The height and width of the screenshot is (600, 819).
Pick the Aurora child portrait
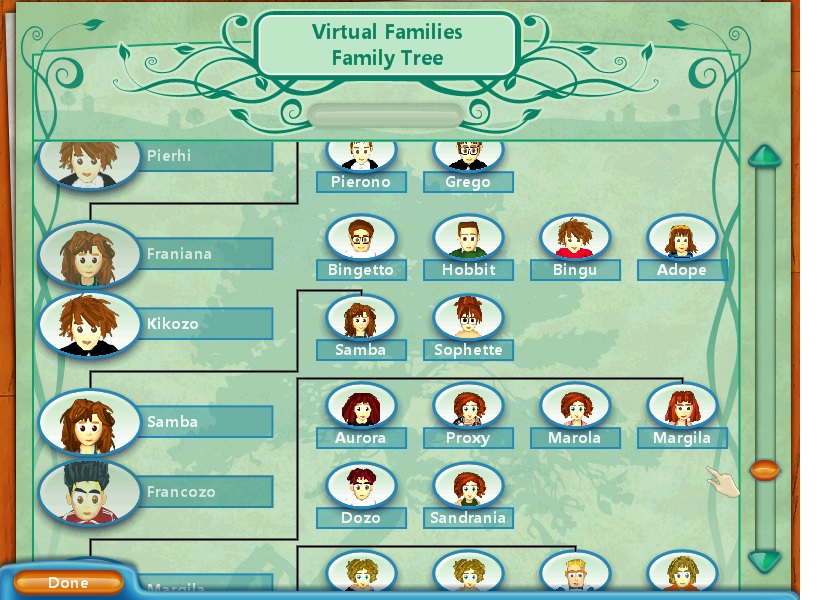[361, 408]
